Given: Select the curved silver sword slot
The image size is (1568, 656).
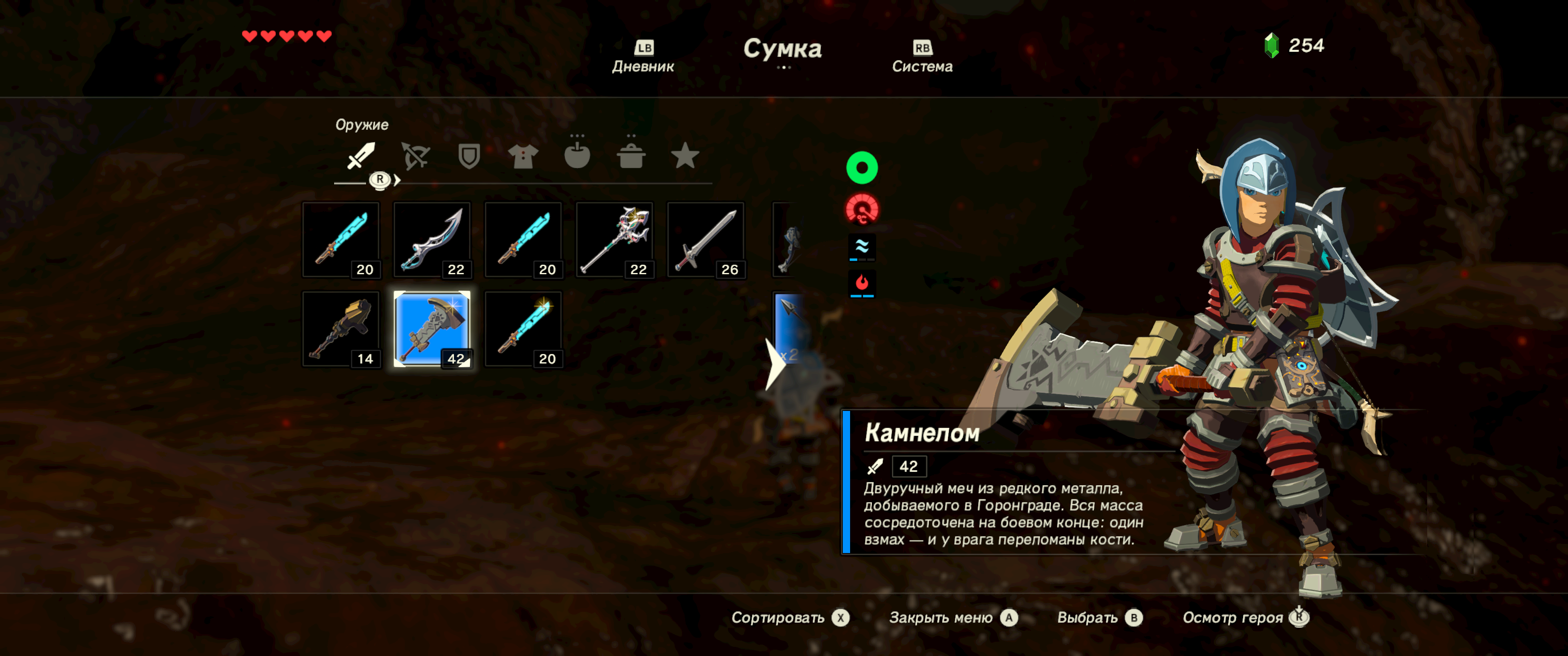Looking at the screenshot, I should [x=432, y=240].
